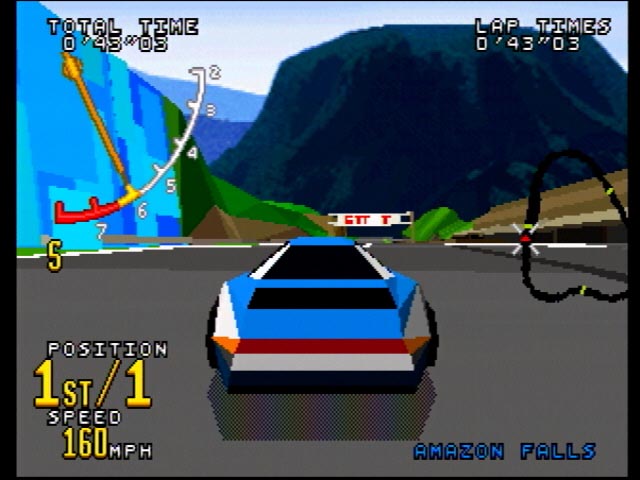Select the red car marker on the minimap

click(525, 238)
